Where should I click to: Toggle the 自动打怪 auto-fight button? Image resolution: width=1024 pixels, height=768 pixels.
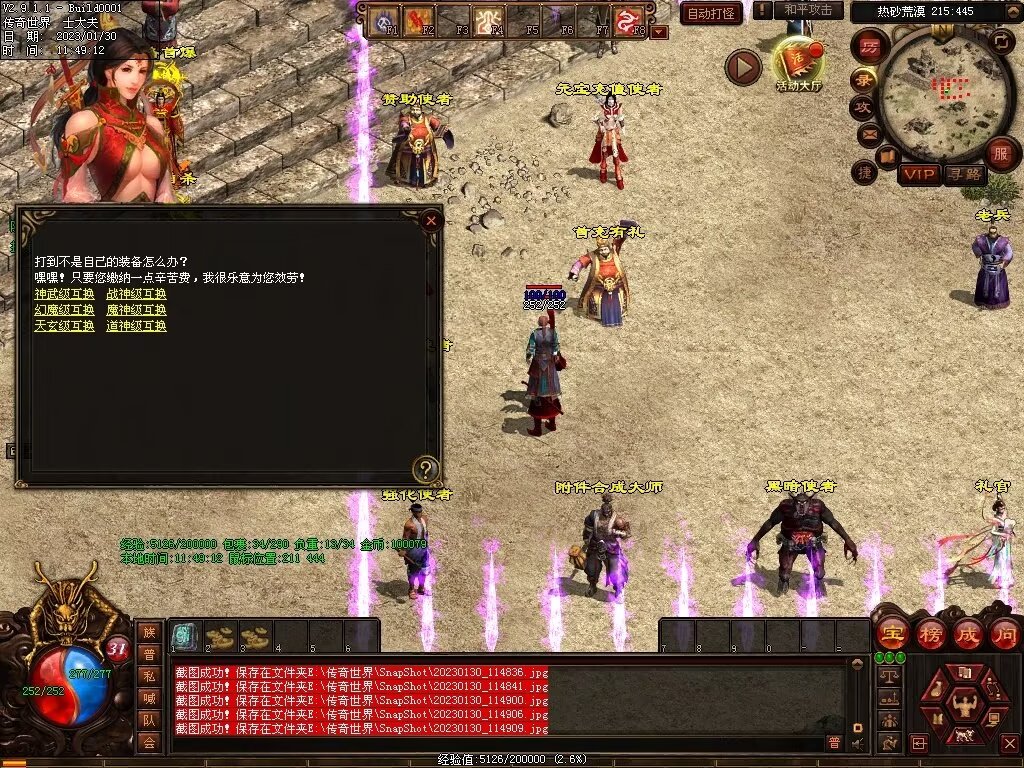711,14
